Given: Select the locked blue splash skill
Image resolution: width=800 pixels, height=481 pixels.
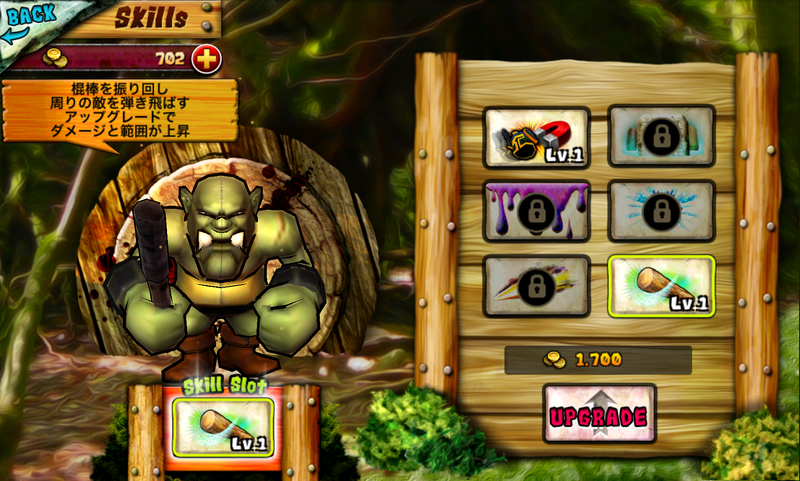Looking at the screenshot, I should tap(661, 211).
